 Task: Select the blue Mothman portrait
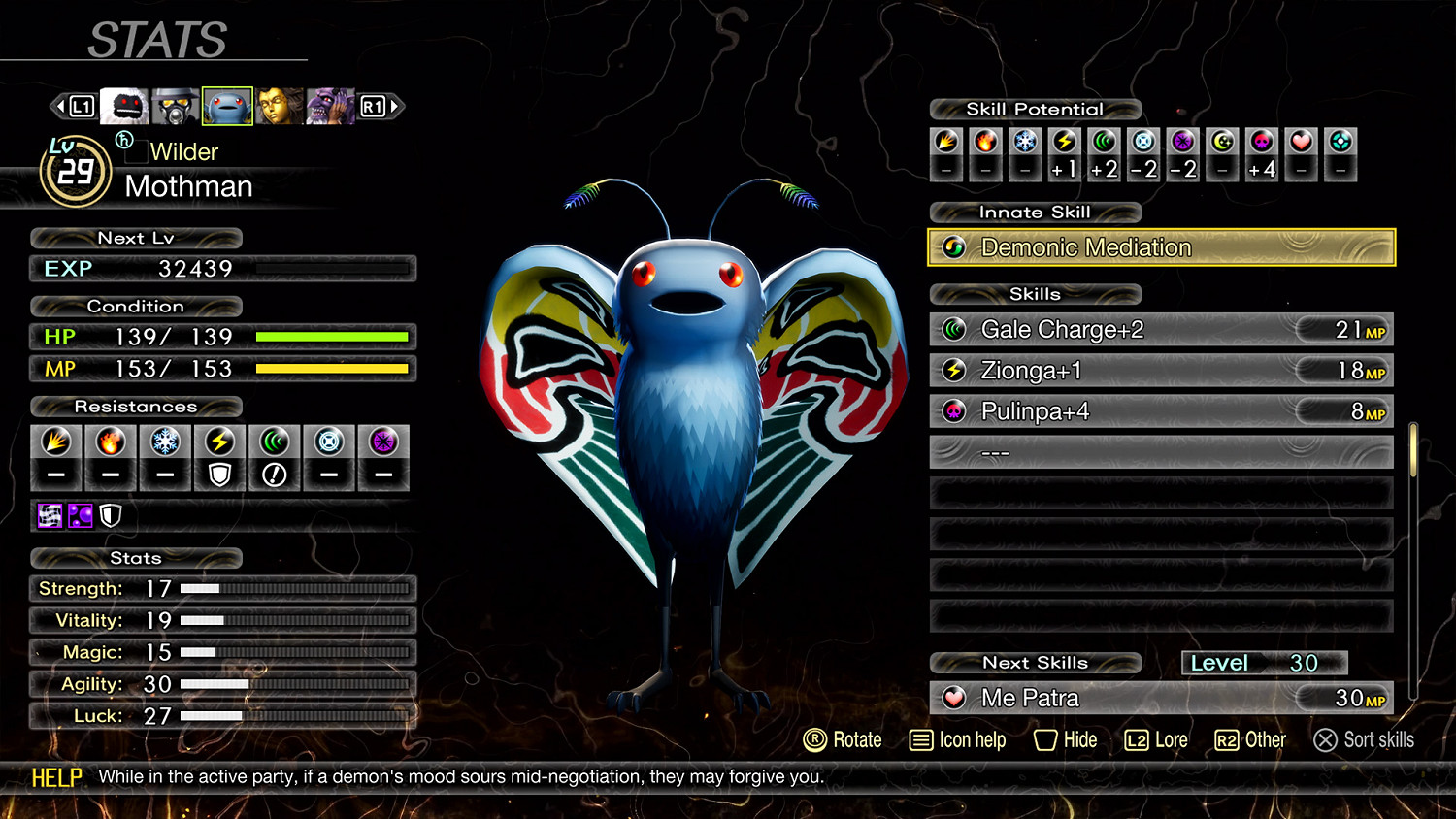[227, 107]
